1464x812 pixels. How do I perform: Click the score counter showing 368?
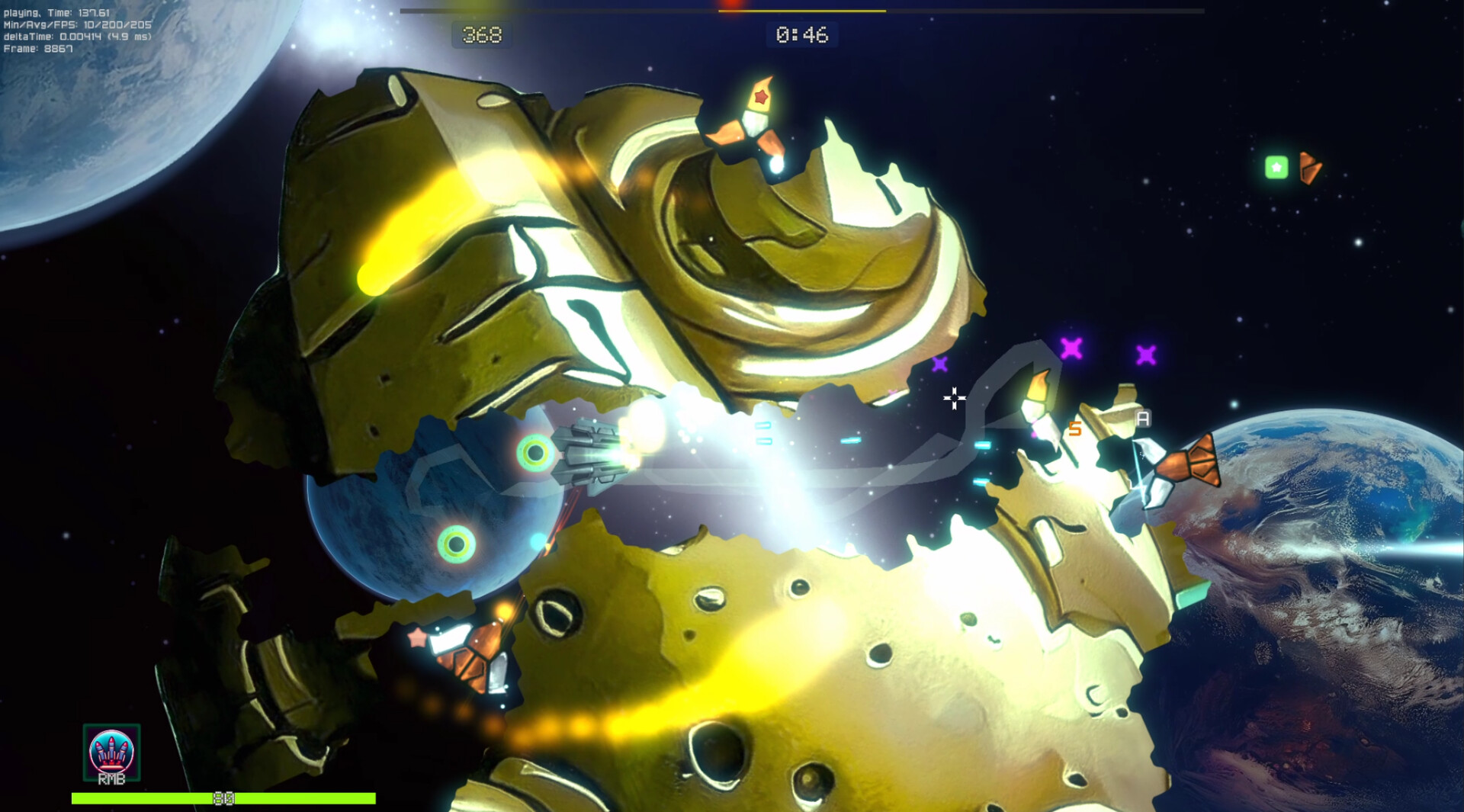pos(481,34)
